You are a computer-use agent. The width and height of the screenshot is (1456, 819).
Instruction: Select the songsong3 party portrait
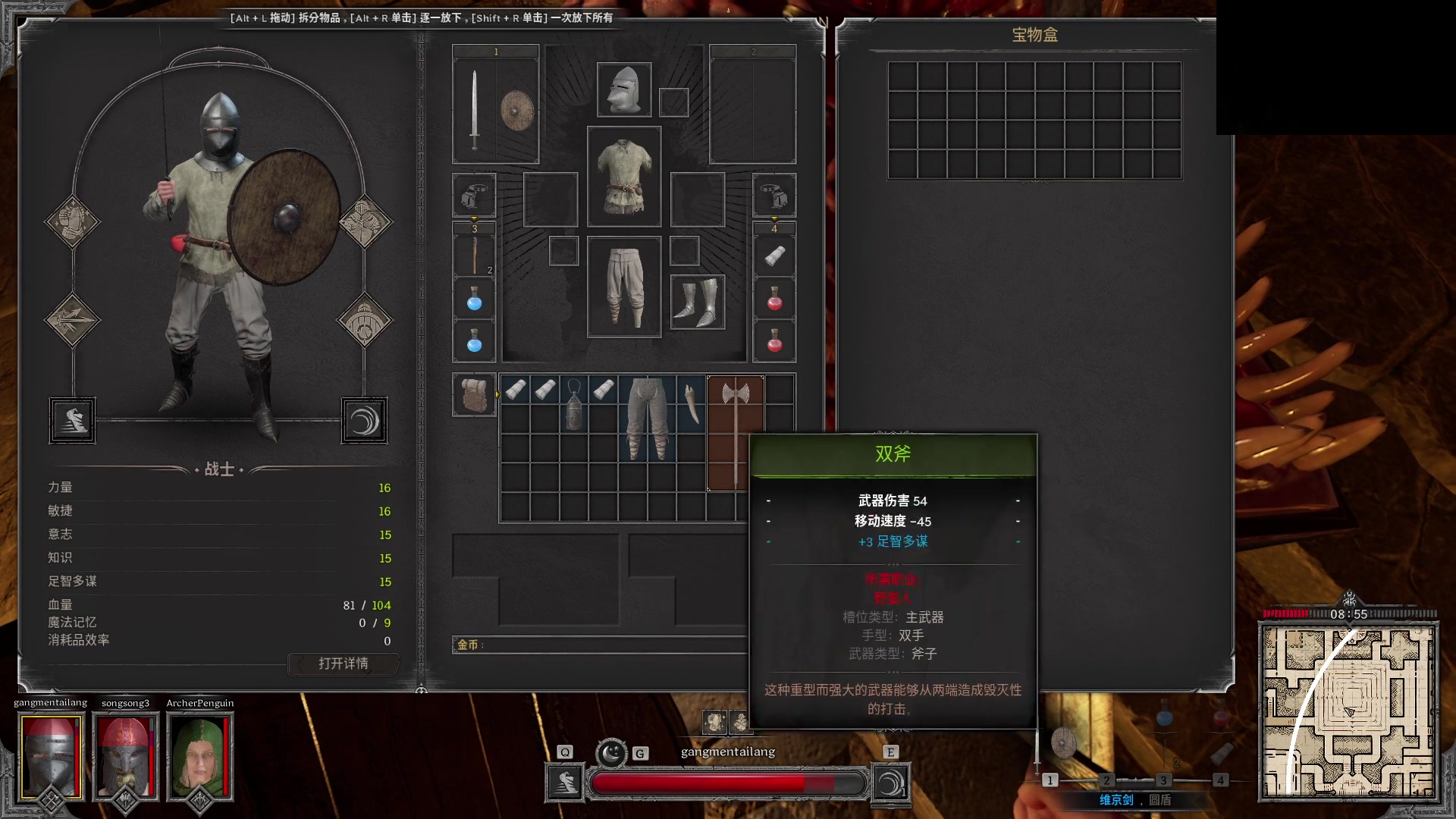(125, 755)
